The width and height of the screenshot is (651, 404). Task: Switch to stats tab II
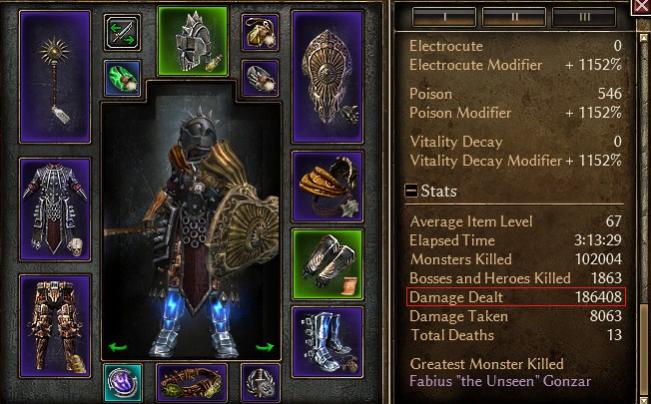tap(513, 17)
